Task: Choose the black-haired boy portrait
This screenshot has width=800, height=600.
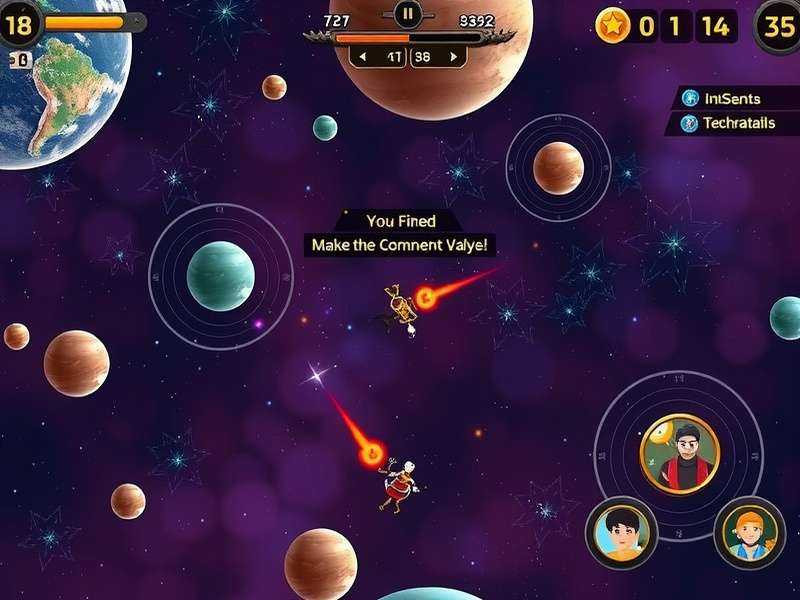Action: click(620, 531)
